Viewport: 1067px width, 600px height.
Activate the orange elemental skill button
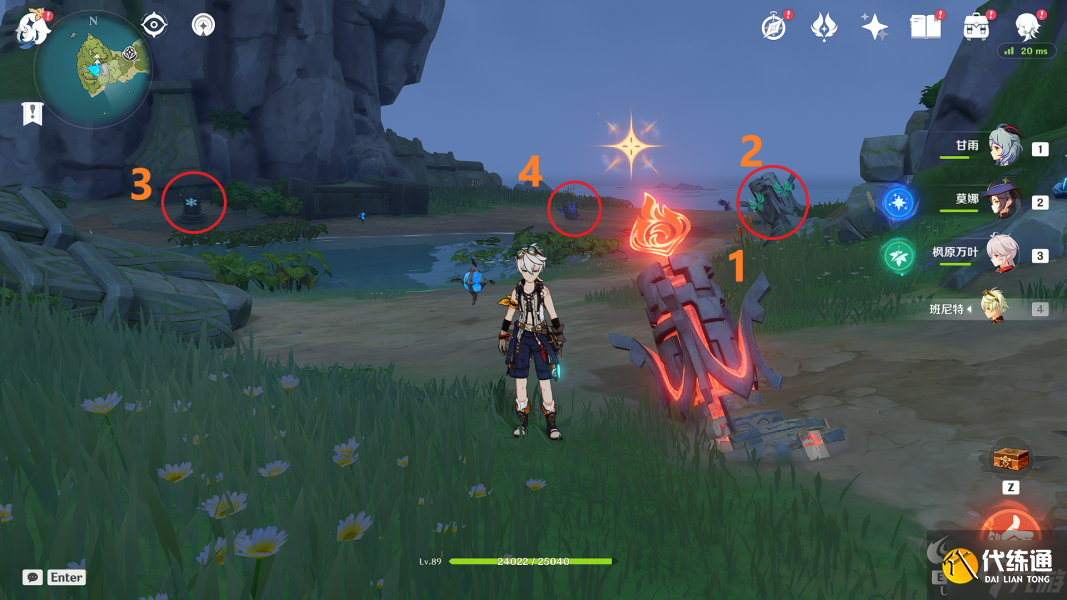[1009, 531]
